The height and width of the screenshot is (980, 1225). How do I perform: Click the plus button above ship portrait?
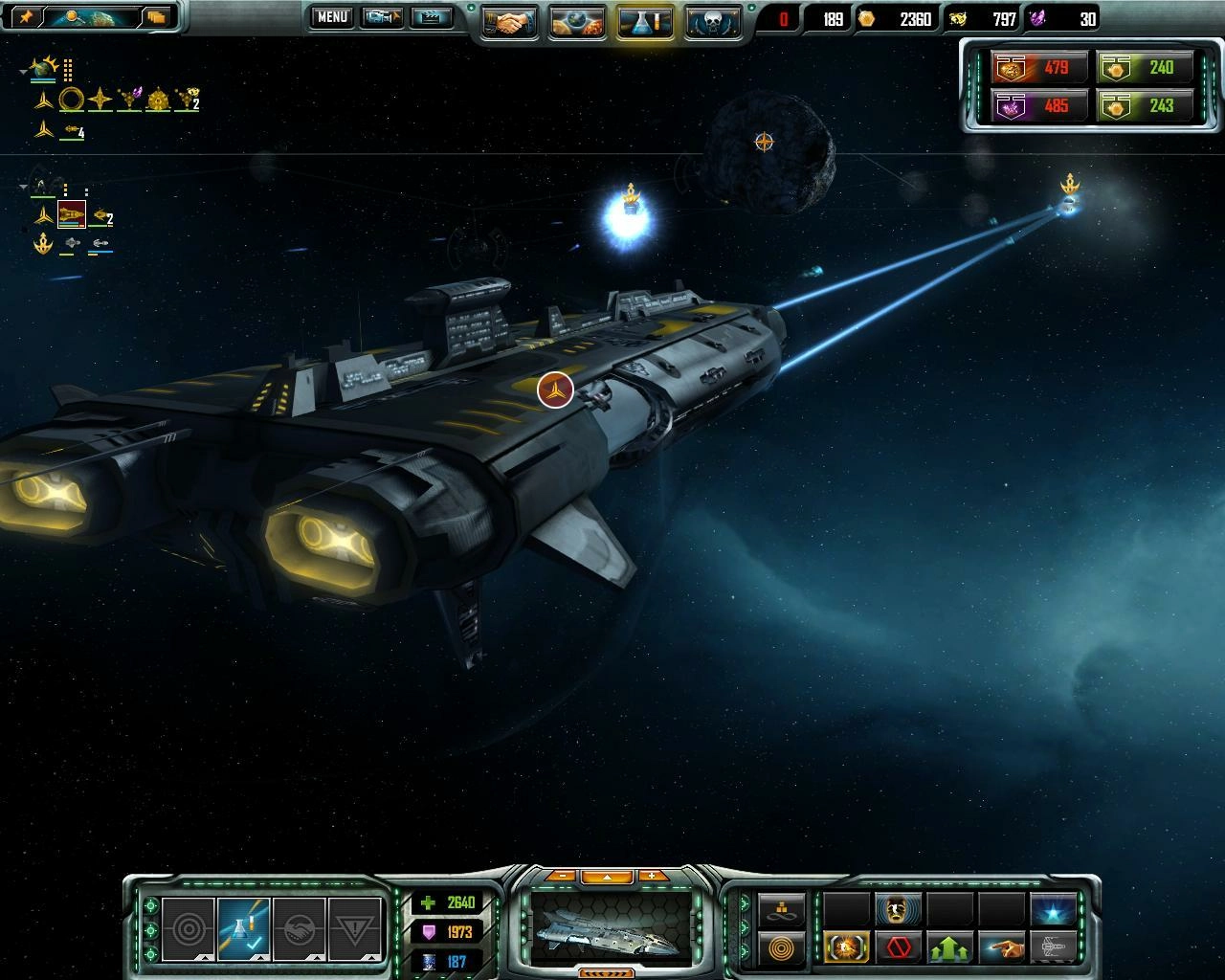(653, 876)
